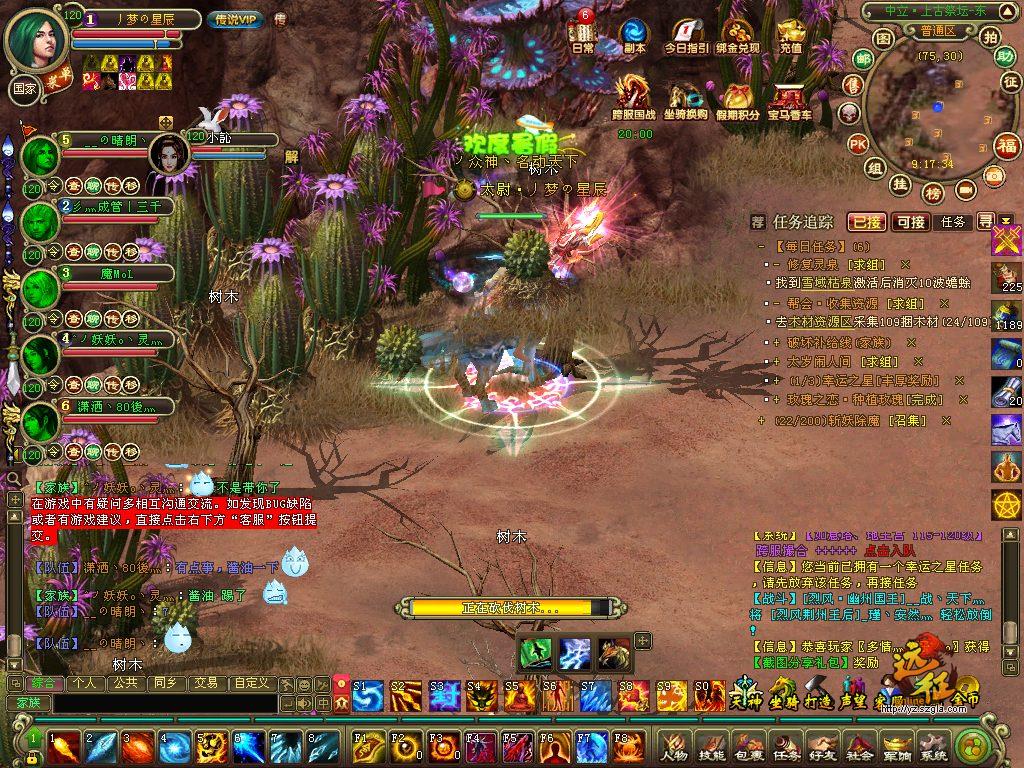1024x768 pixels.
Task: Switch to the 可接 available quests tab
Action: pyautogui.click(x=910, y=221)
